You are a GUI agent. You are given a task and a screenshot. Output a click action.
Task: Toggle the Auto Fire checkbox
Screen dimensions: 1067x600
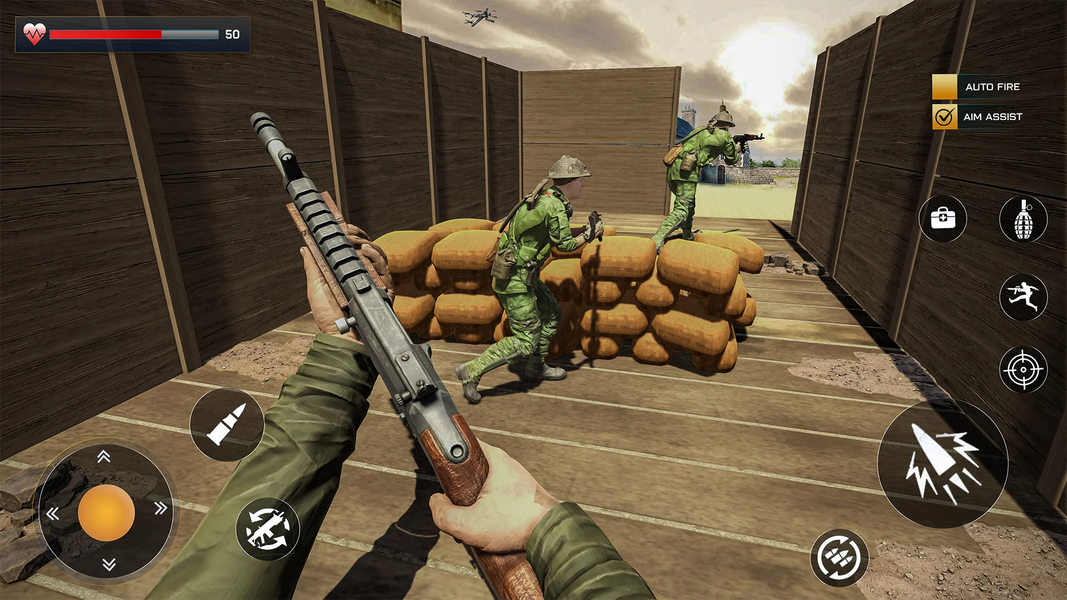tap(945, 87)
